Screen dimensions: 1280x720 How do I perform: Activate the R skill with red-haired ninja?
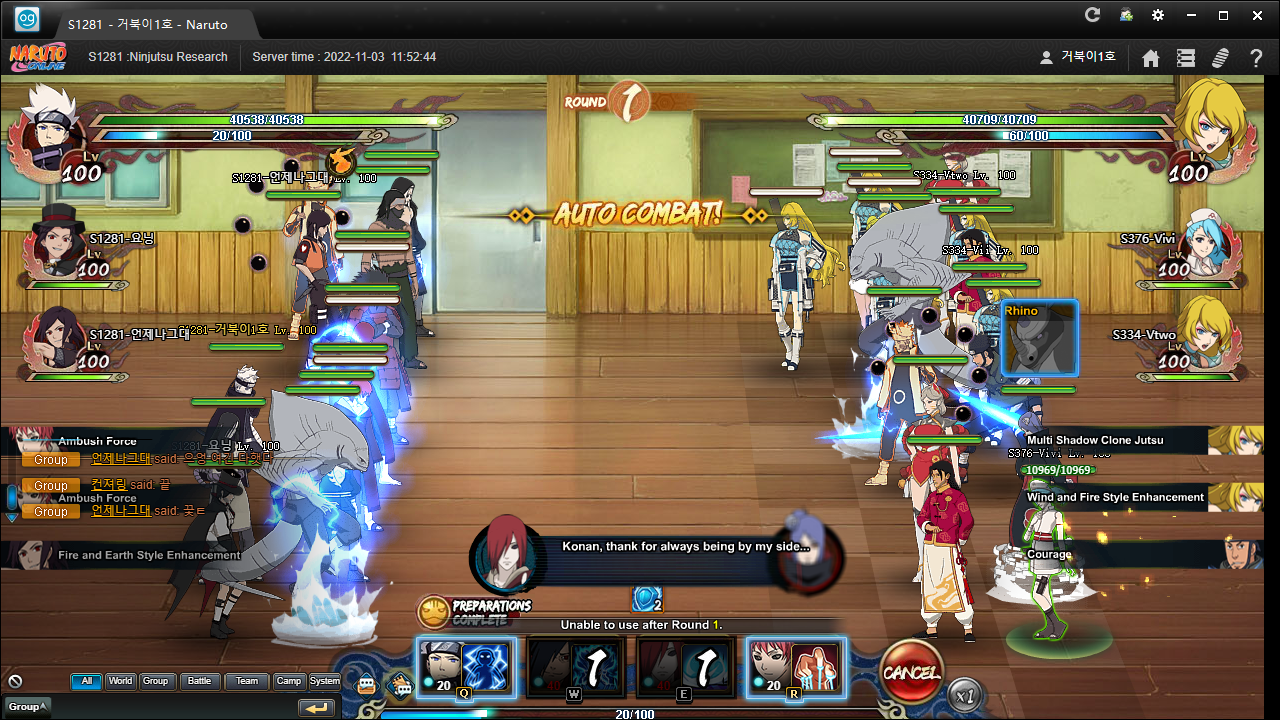(x=796, y=667)
